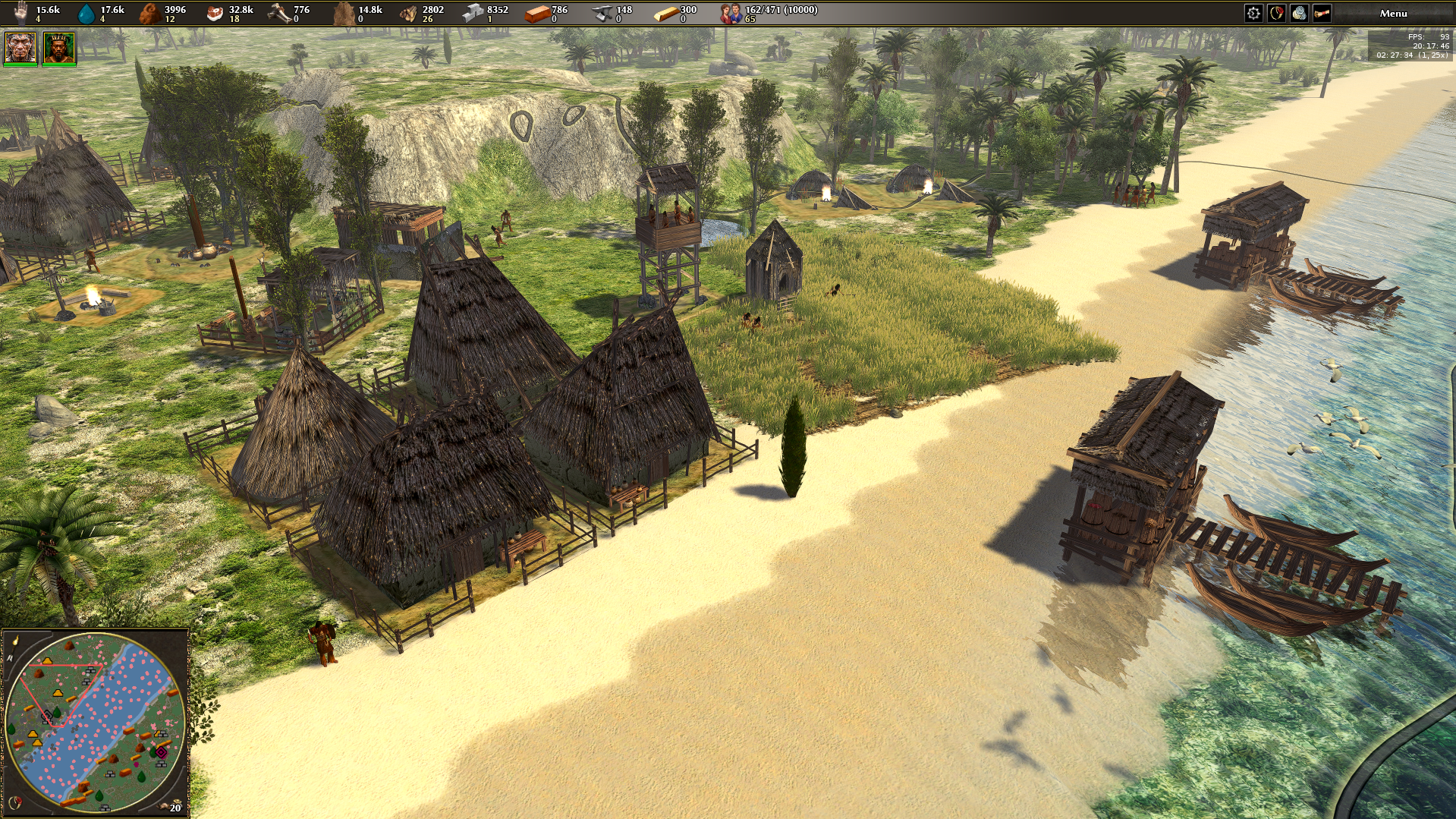Image resolution: width=1456 pixels, height=819 pixels.
Task: Click the meat resource icon
Action: [x=215, y=13]
